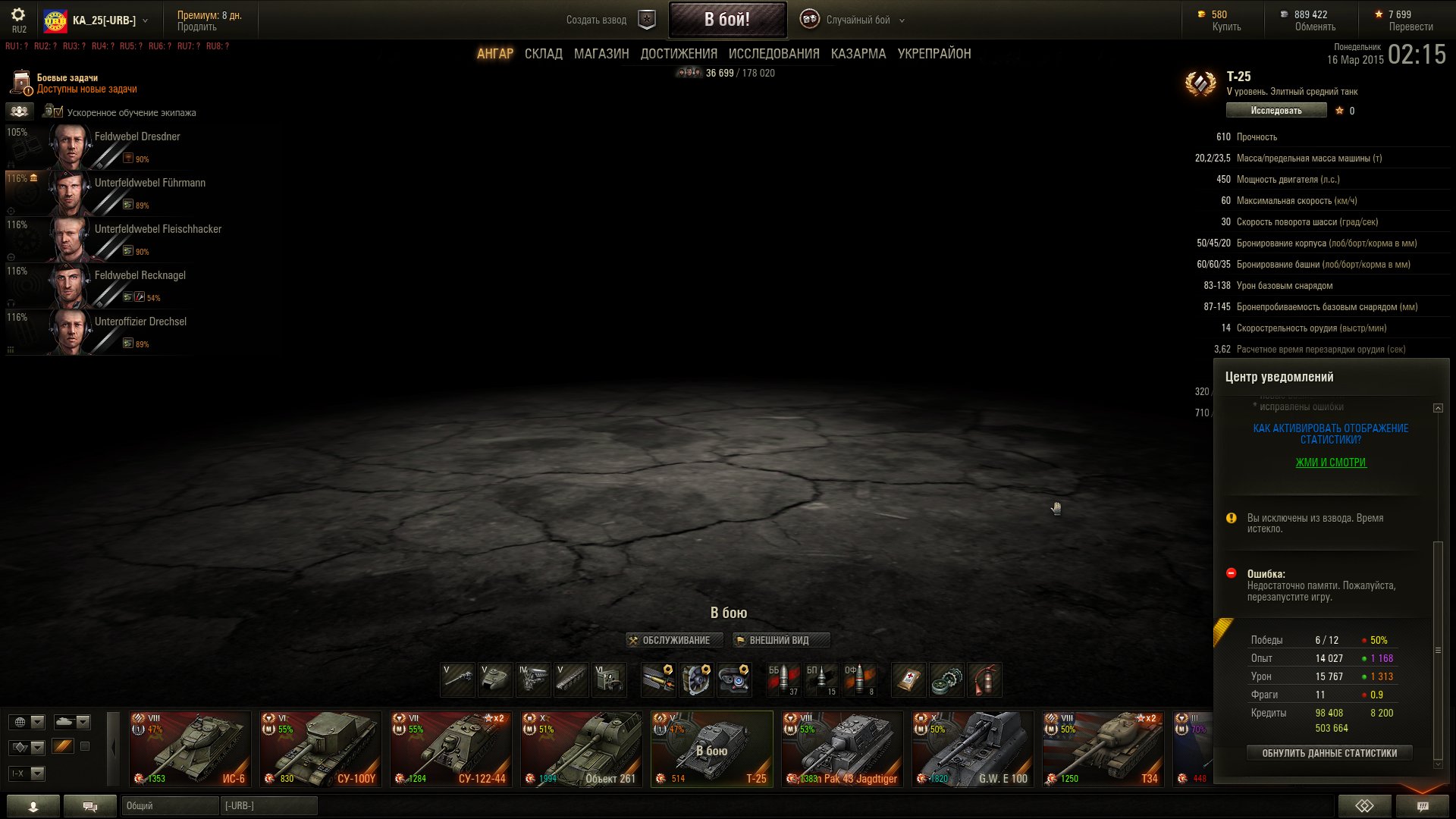Image resolution: width=1456 pixels, height=819 pixels.
Task: Switch to the СКЛАД tab
Action: pyautogui.click(x=543, y=54)
